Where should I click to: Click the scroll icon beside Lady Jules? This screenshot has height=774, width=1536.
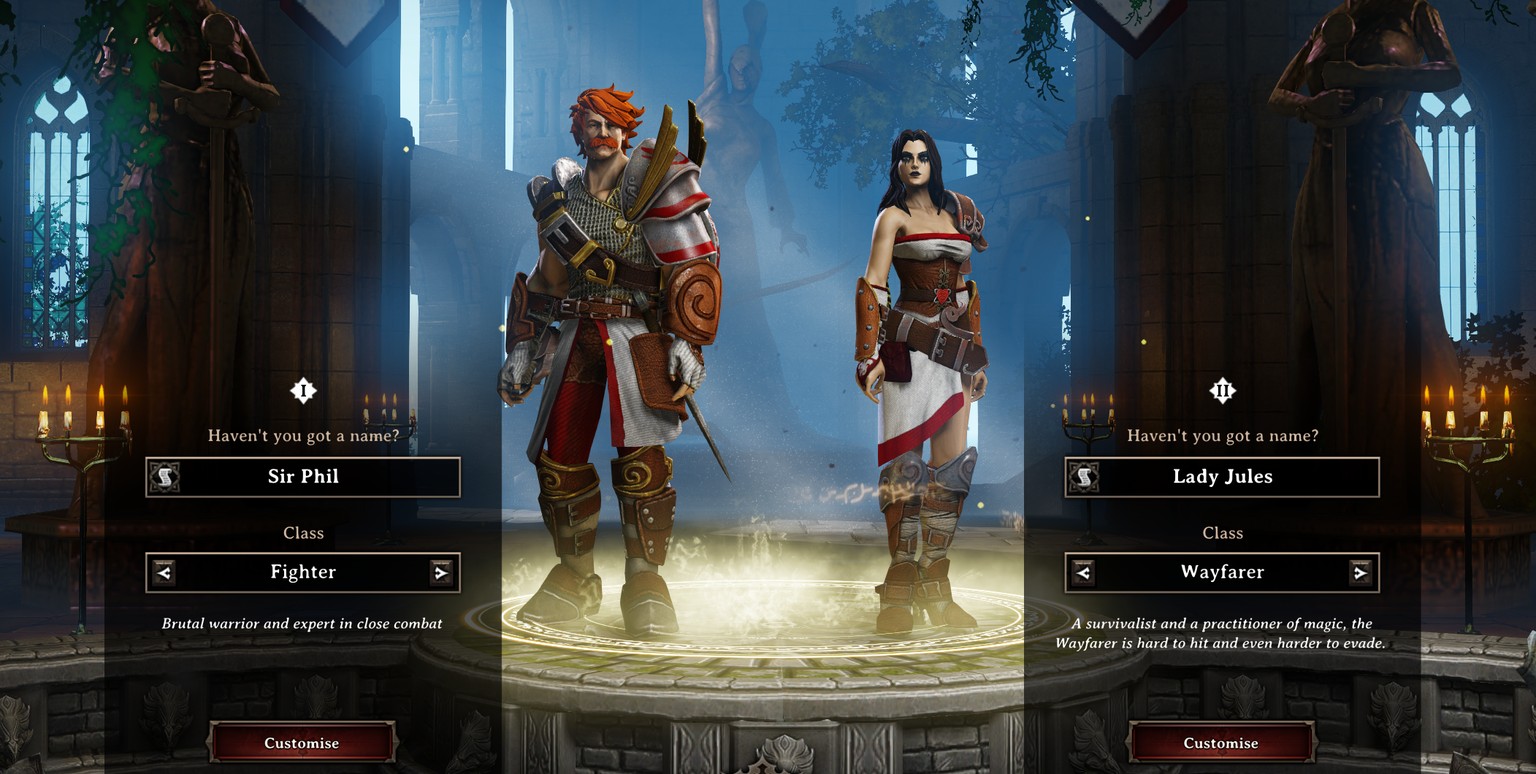(1083, 477)
